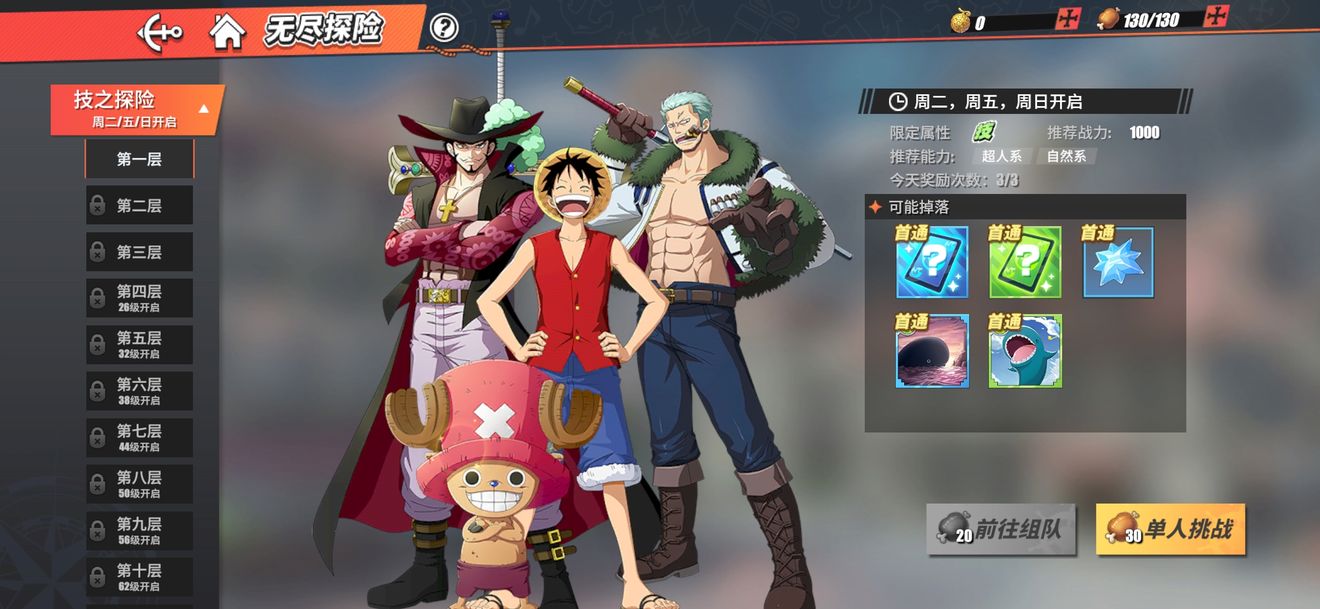Return to home via the house icon

(227, 32)
